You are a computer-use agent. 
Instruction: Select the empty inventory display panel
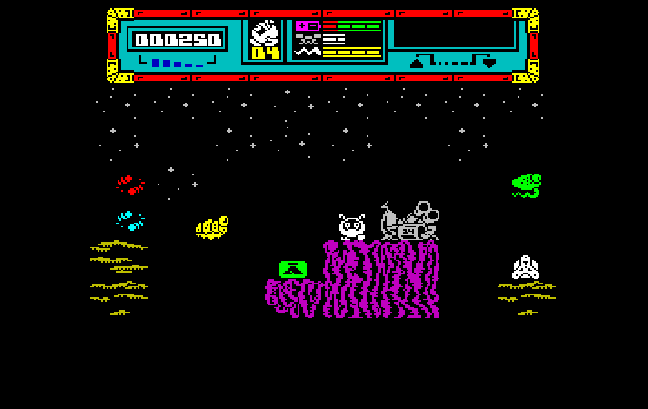point(452,34)
